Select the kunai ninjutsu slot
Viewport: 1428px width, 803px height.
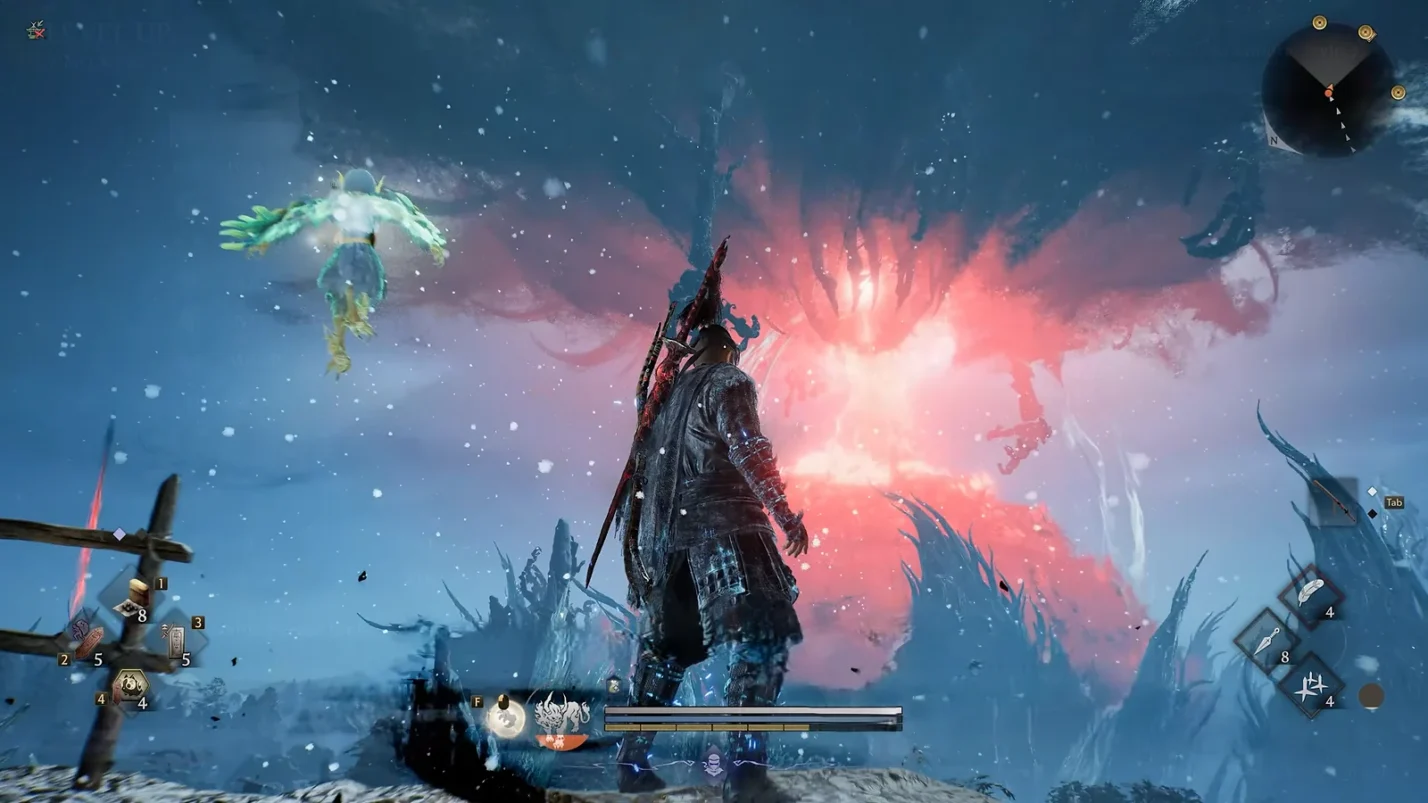click(x=1266, y=641)
